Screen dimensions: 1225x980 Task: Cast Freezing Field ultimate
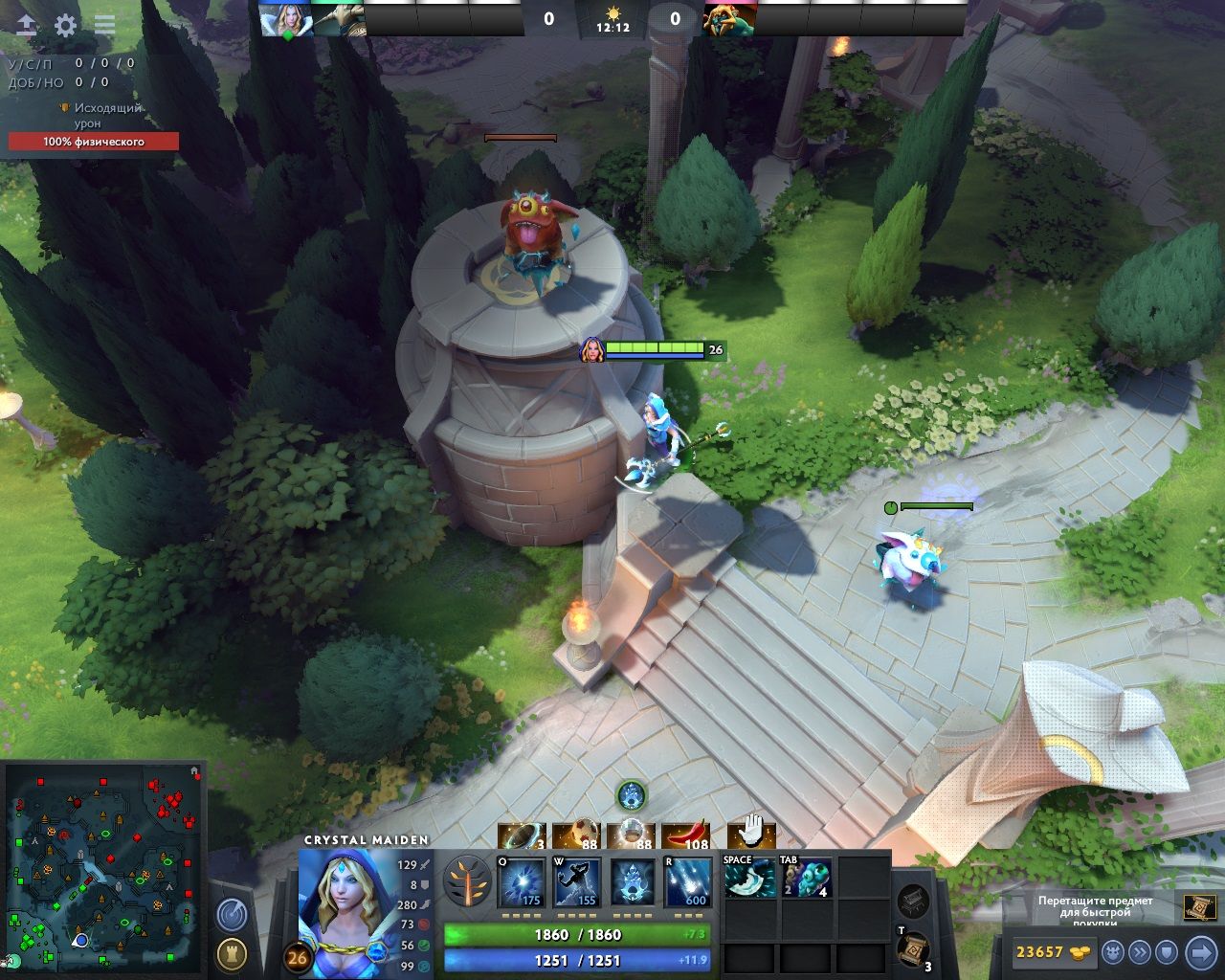[x=688, y=882]
